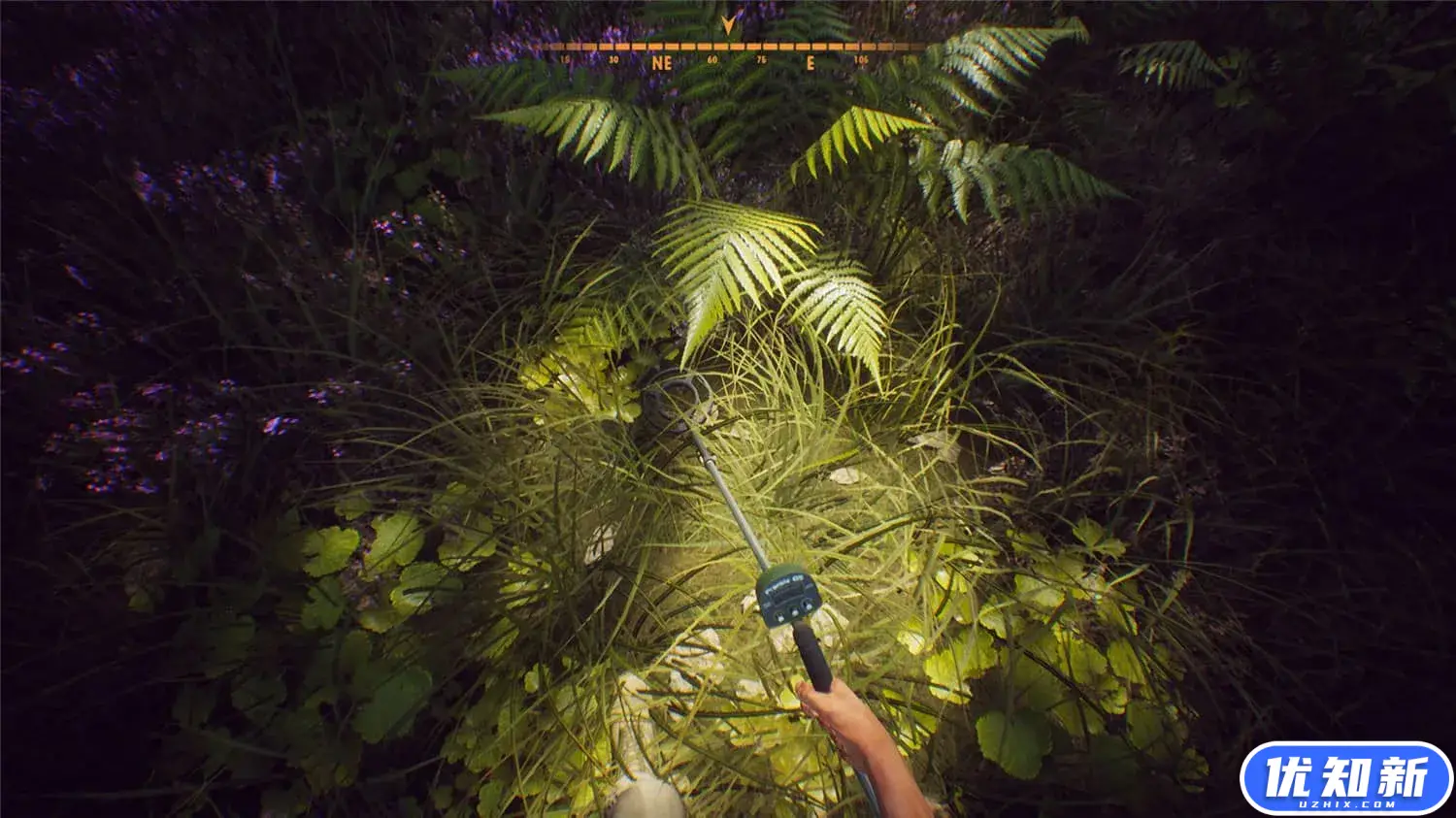This screenshot has height=818, width=1456.
Task: Click the 105 marker on the compass strip
Action: [x=861, y=60]
